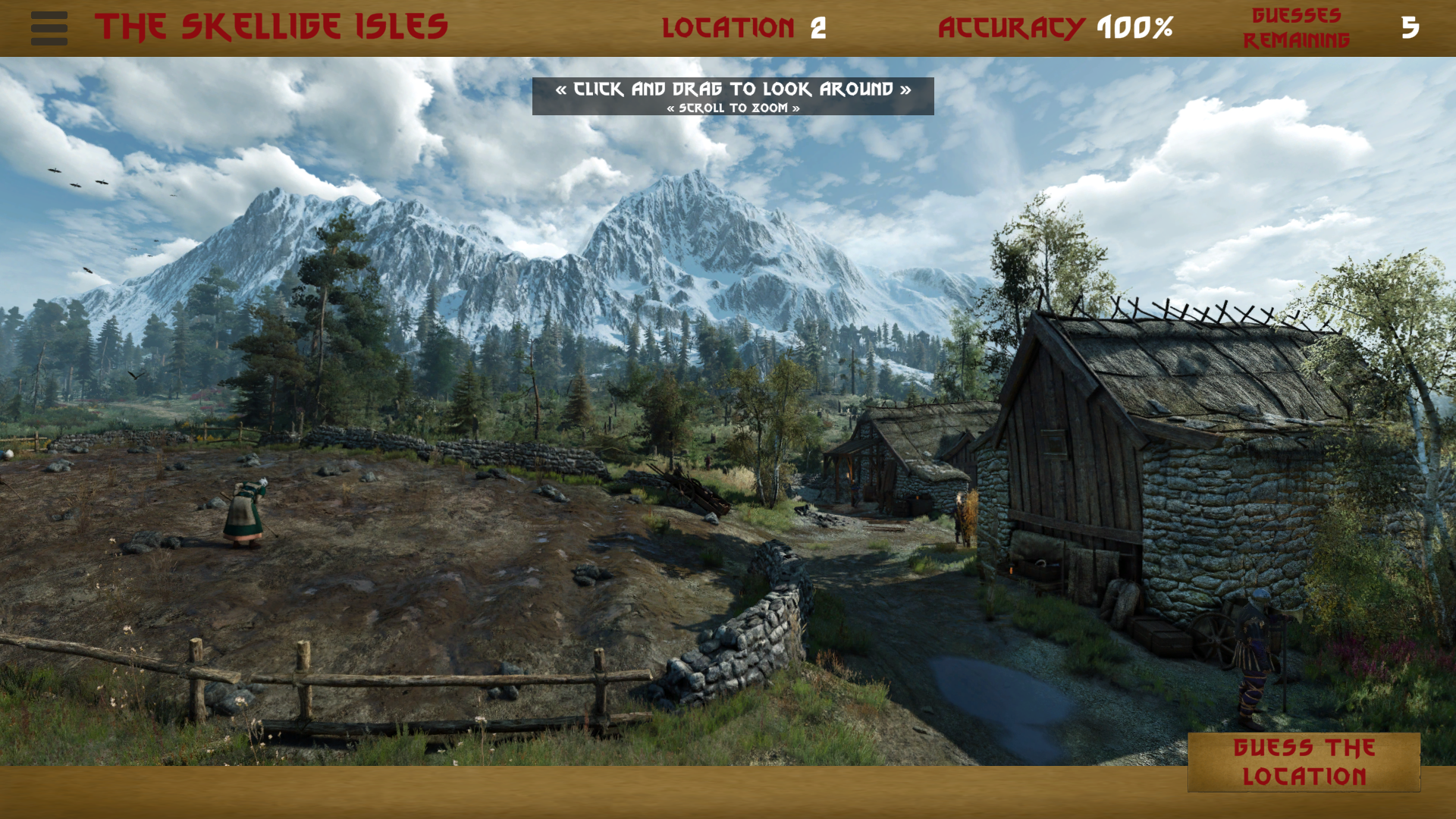Click the Guess the Location button
The width and height of the screenshot is (1456, 819).
1304,762
